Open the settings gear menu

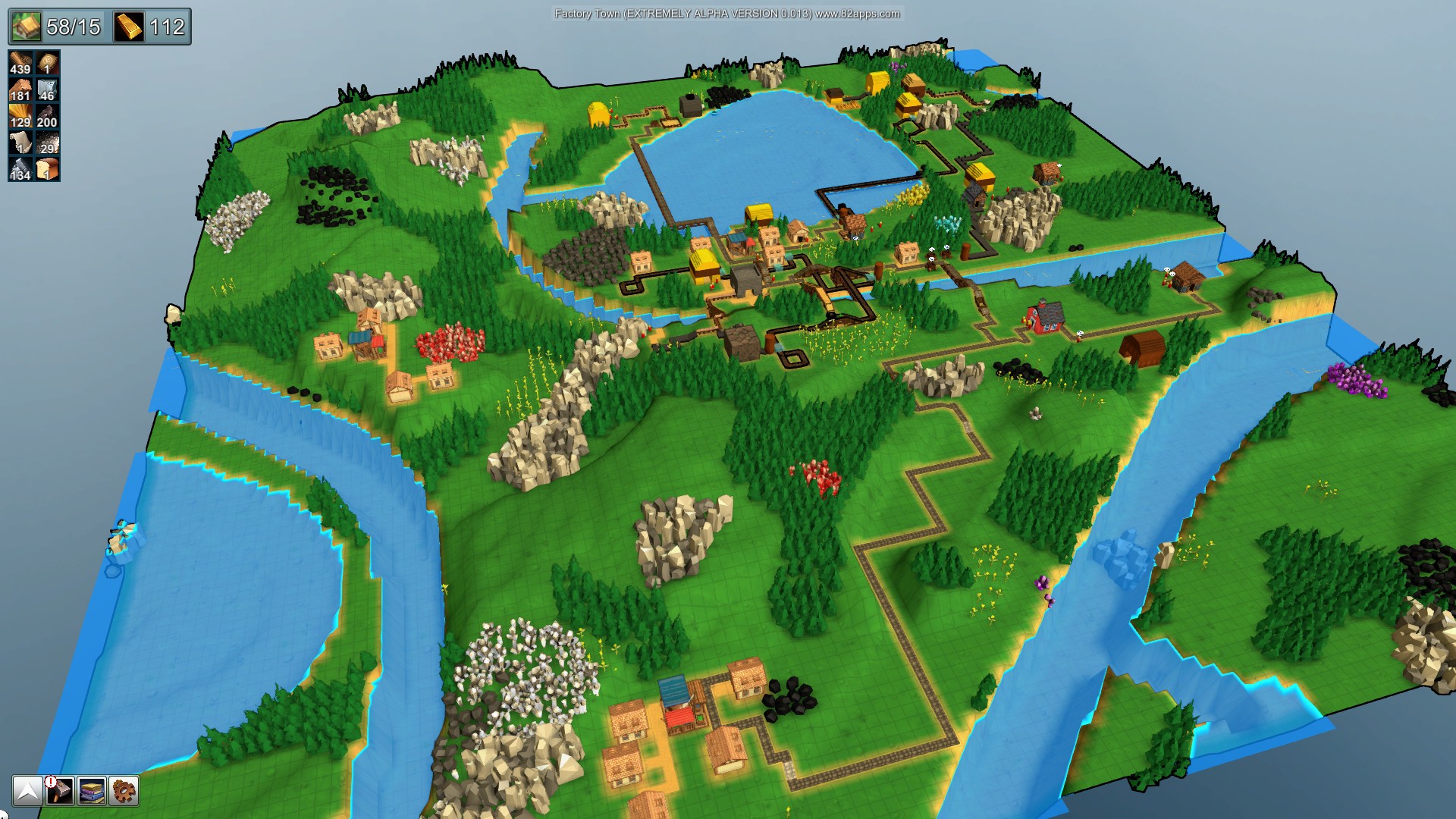(124, 792)
